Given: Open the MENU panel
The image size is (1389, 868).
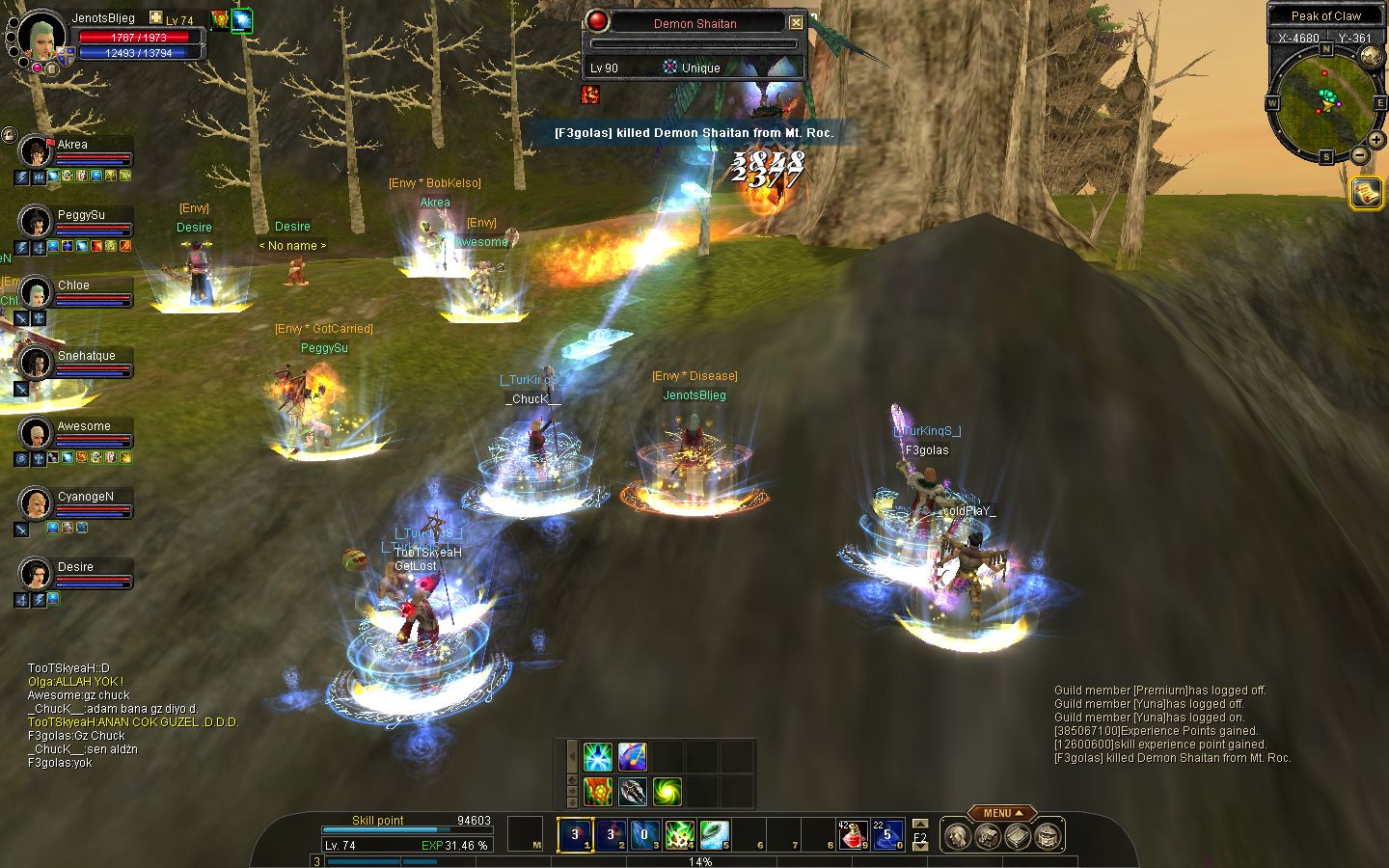Looking at the screenshot, I should pyautogui.click(x=1002, y=813).
